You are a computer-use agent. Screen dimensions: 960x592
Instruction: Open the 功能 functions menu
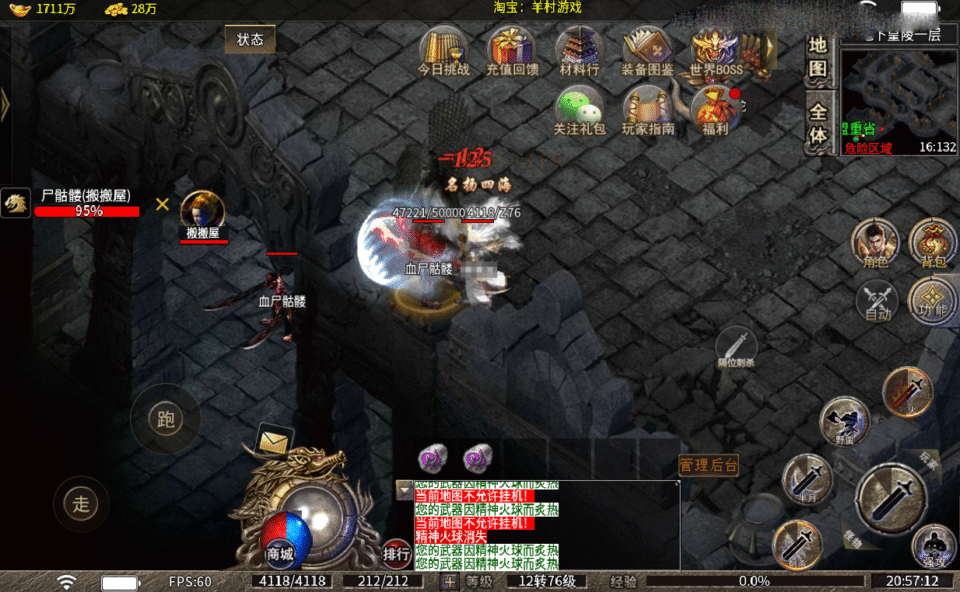[x=933, y=299]
